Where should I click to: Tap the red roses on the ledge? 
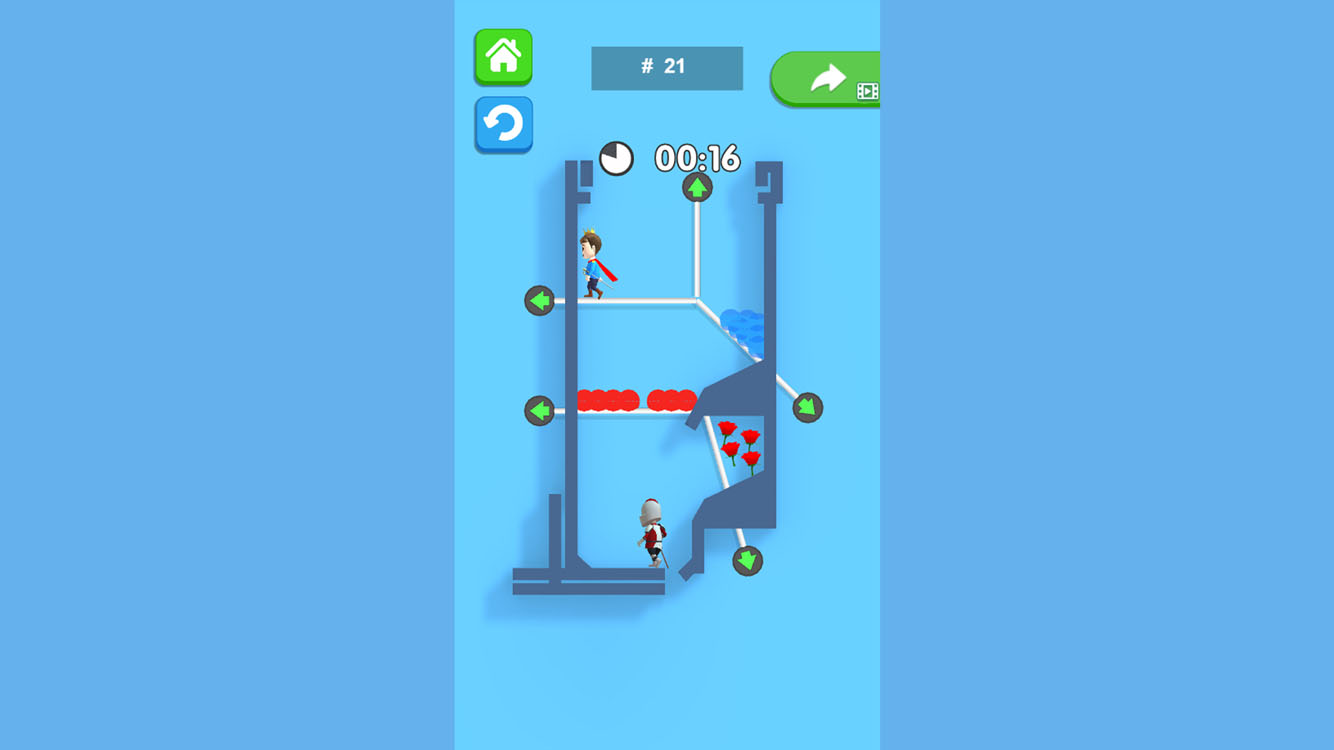[743, 444]
